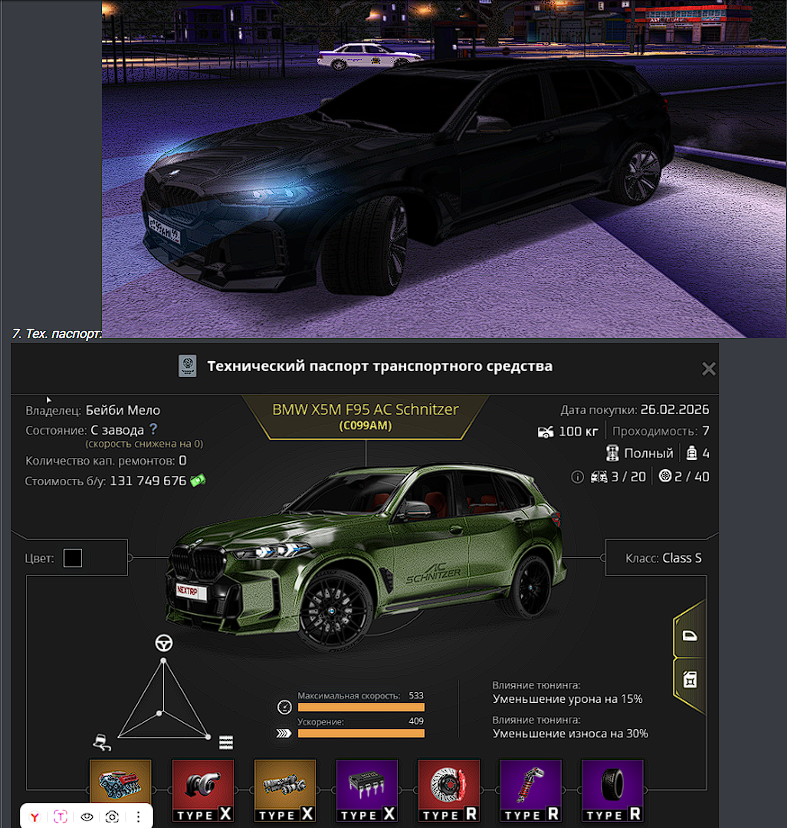
Task: Click the question mark beside vehicle condition
Action: point(153,429)
